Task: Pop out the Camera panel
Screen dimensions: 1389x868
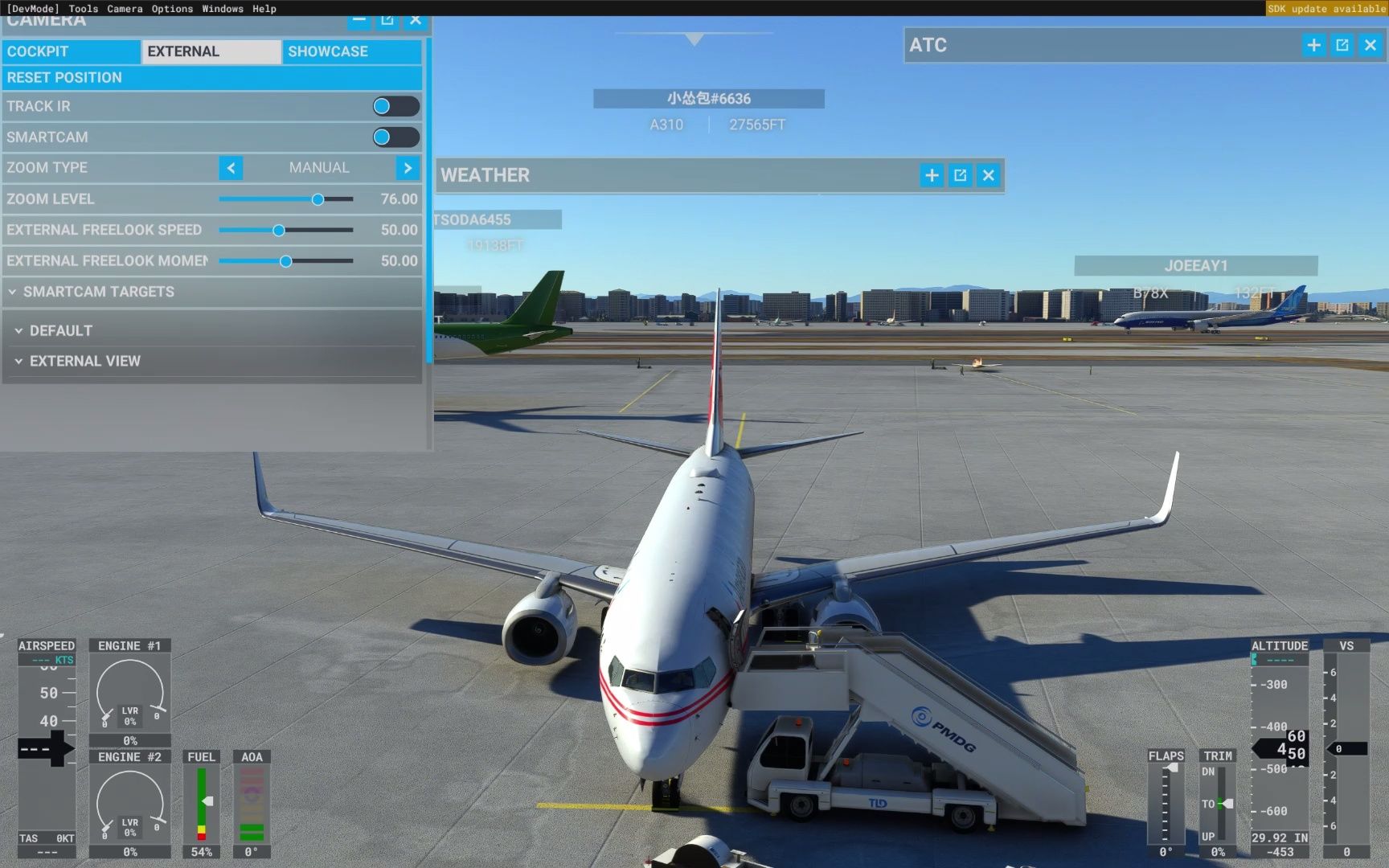Action: 387,19
